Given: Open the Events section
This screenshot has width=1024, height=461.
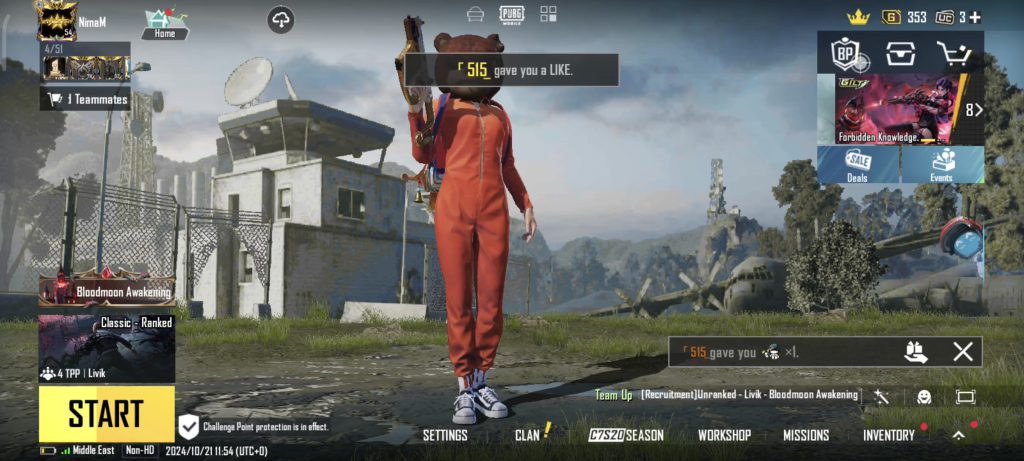Looking at the screenshot, I should pyautogui.click(x=942, y=165).
